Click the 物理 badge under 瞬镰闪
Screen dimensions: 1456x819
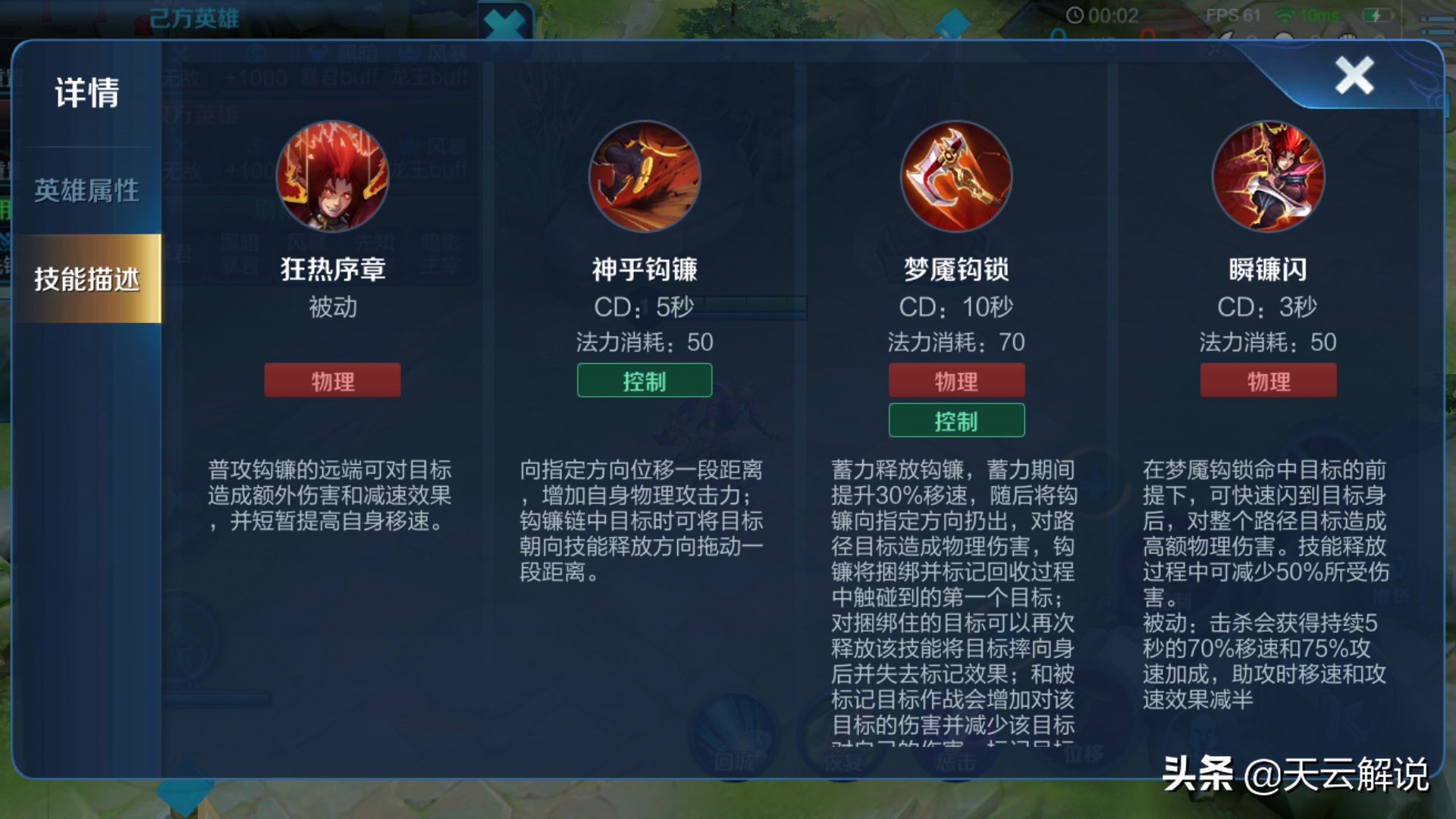coord(1269,381)
